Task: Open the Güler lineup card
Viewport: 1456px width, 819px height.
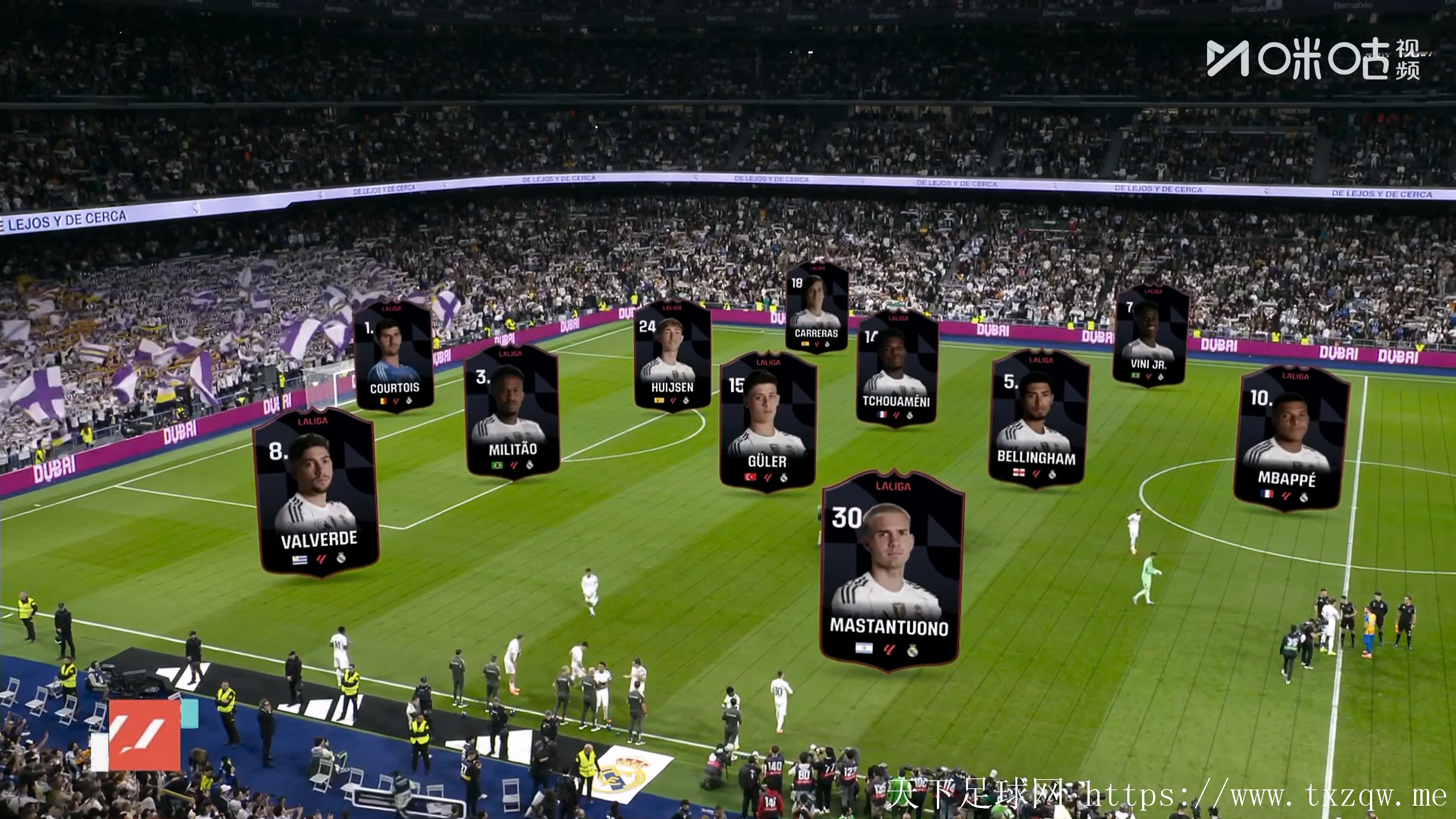Action: 767,422
